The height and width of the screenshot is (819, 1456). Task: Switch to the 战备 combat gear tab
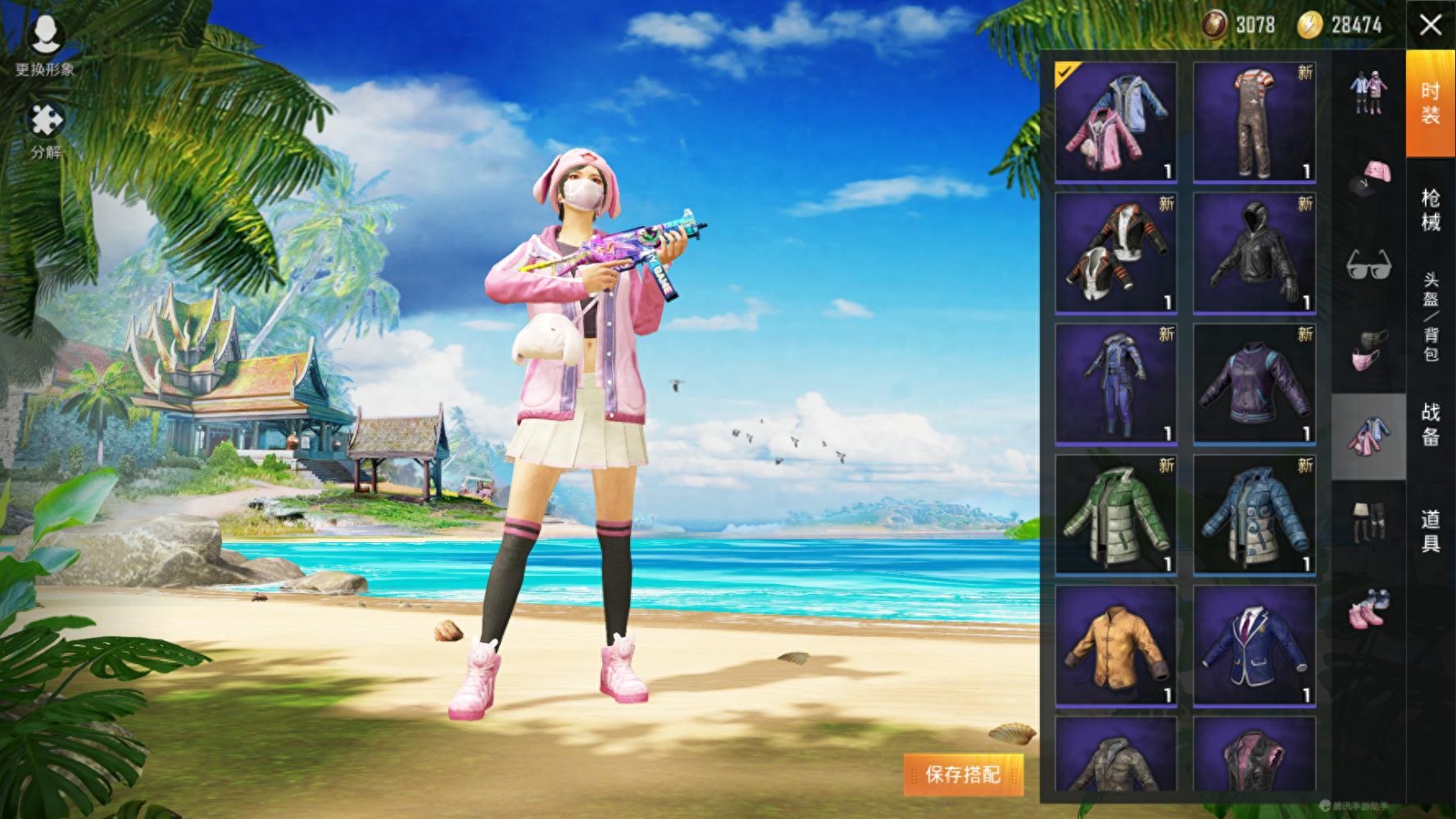[x=1431, y=423]
